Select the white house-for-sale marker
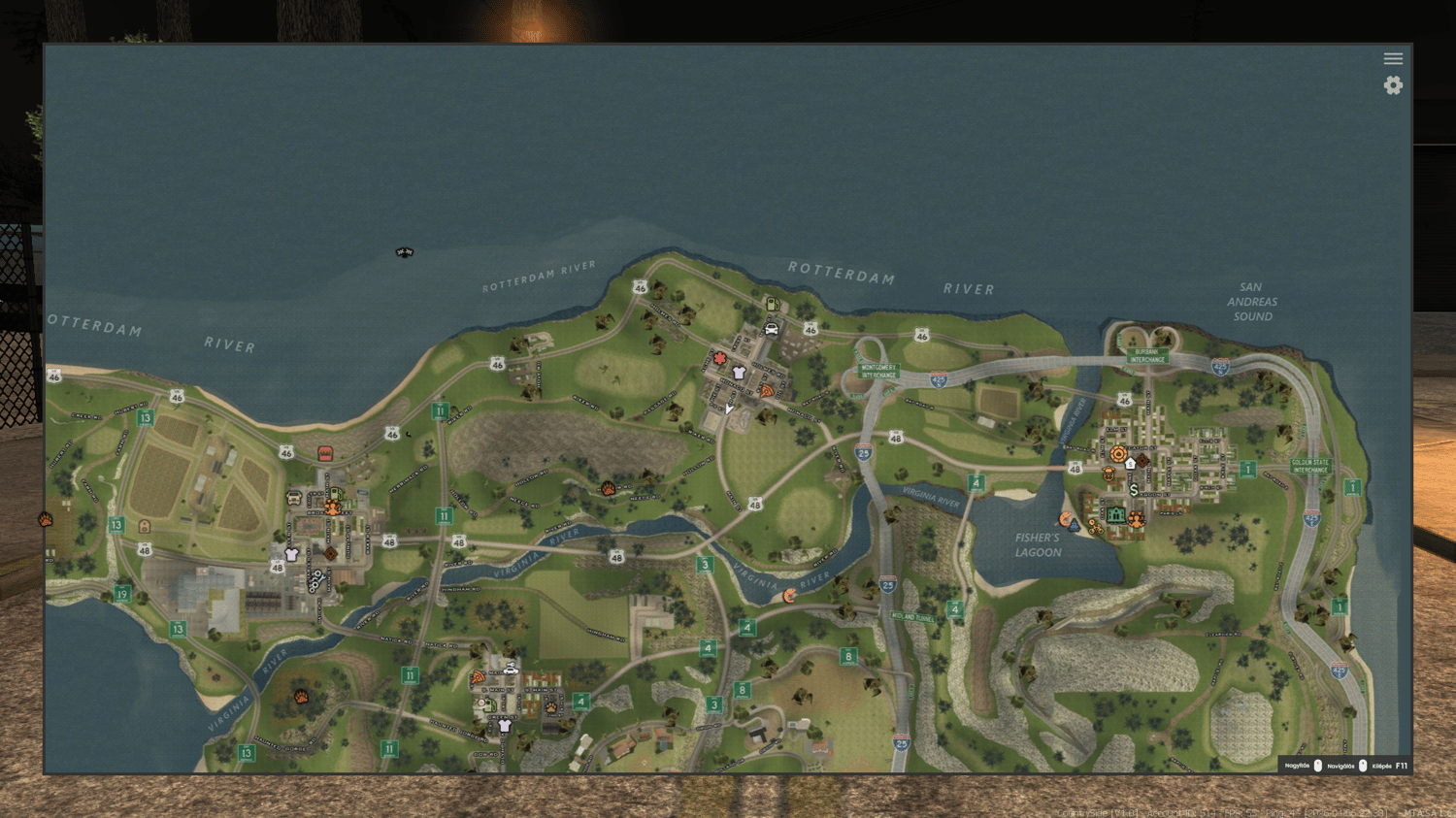Screen dimensions: 1456x818 pos(1130,464)
